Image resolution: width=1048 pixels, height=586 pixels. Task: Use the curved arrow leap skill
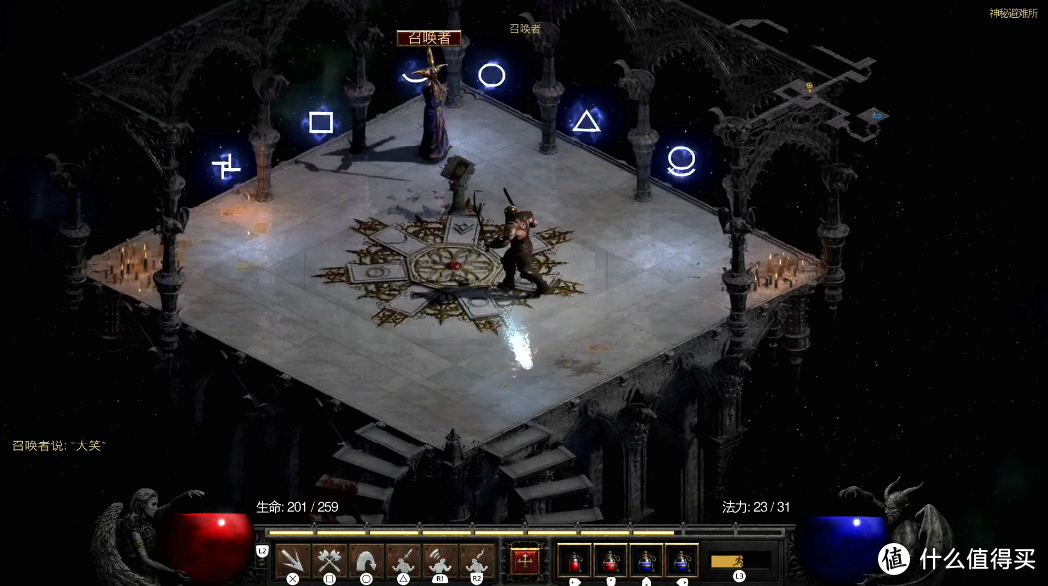point(365,560)
